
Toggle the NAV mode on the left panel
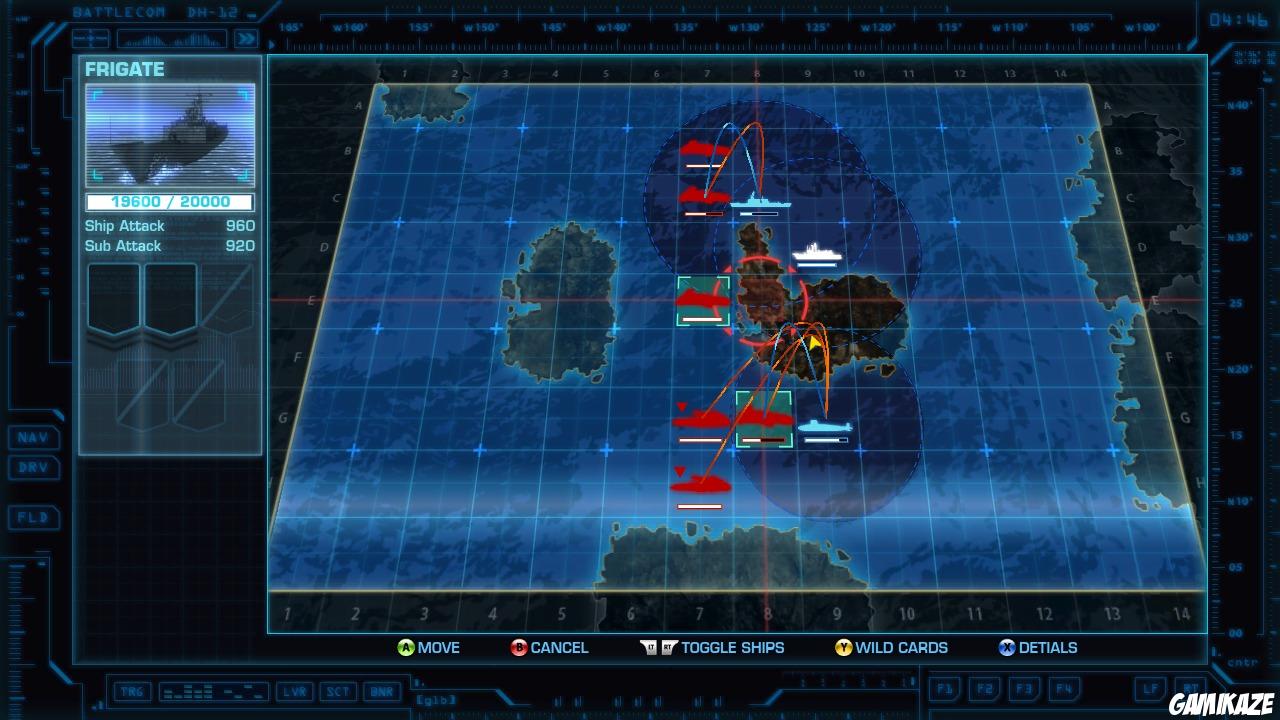click(x=33, y=437)
